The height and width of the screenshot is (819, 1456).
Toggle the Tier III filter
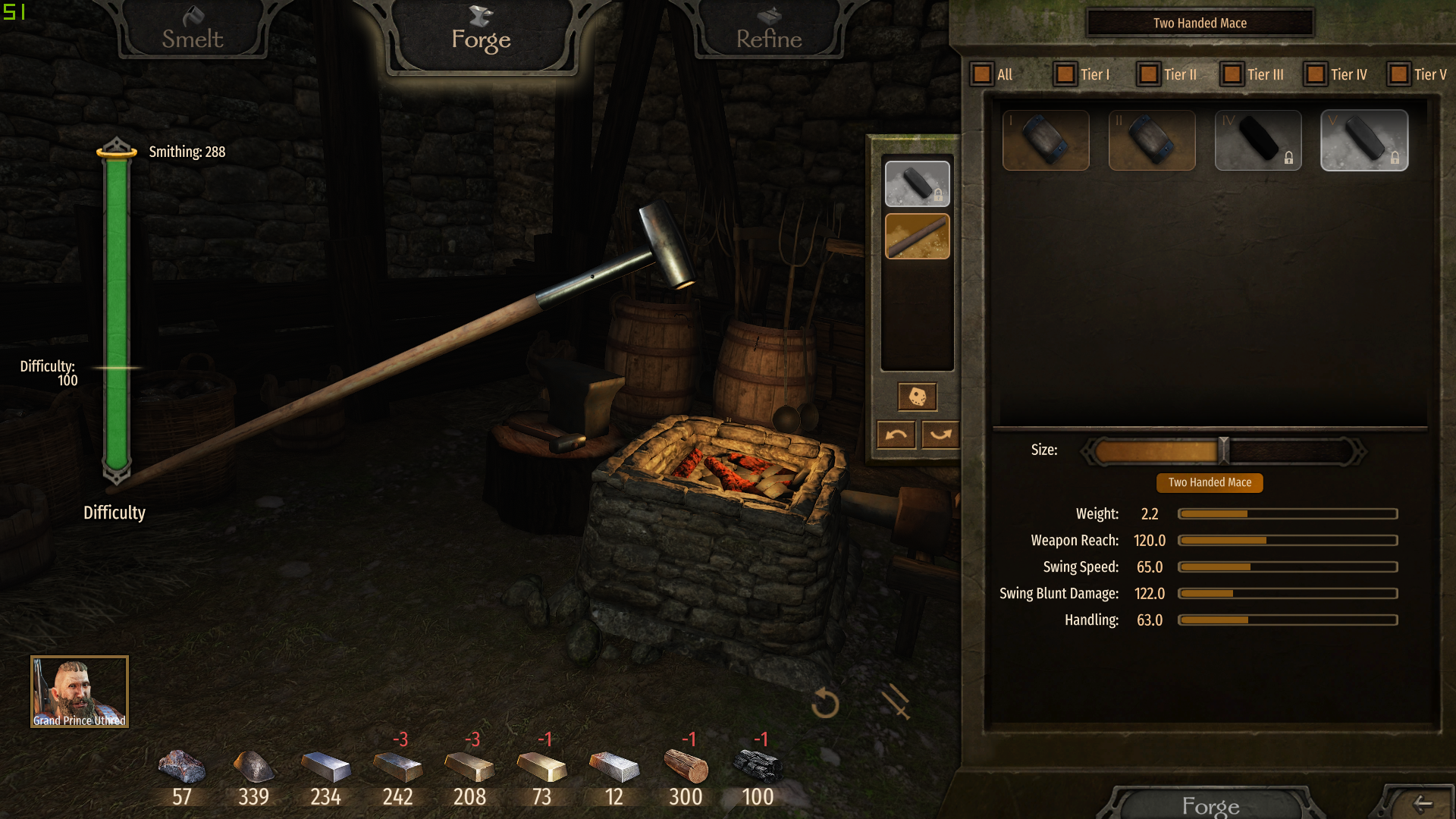click(x=1232, y=74)
